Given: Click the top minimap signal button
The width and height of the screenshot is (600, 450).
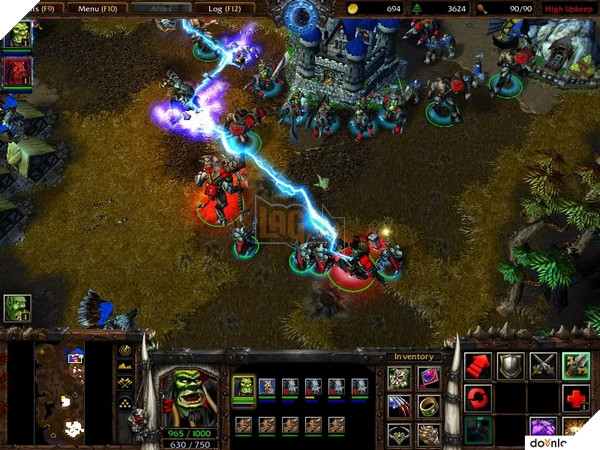Looking at the screenshot, I should tap(126, 351).
